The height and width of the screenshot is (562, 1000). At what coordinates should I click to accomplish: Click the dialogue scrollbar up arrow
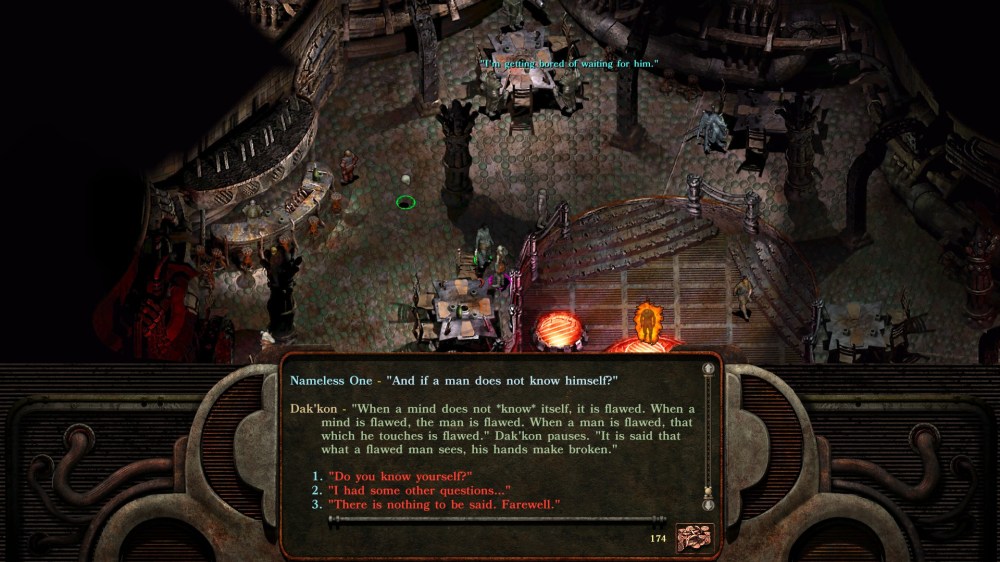click(709, 369)
